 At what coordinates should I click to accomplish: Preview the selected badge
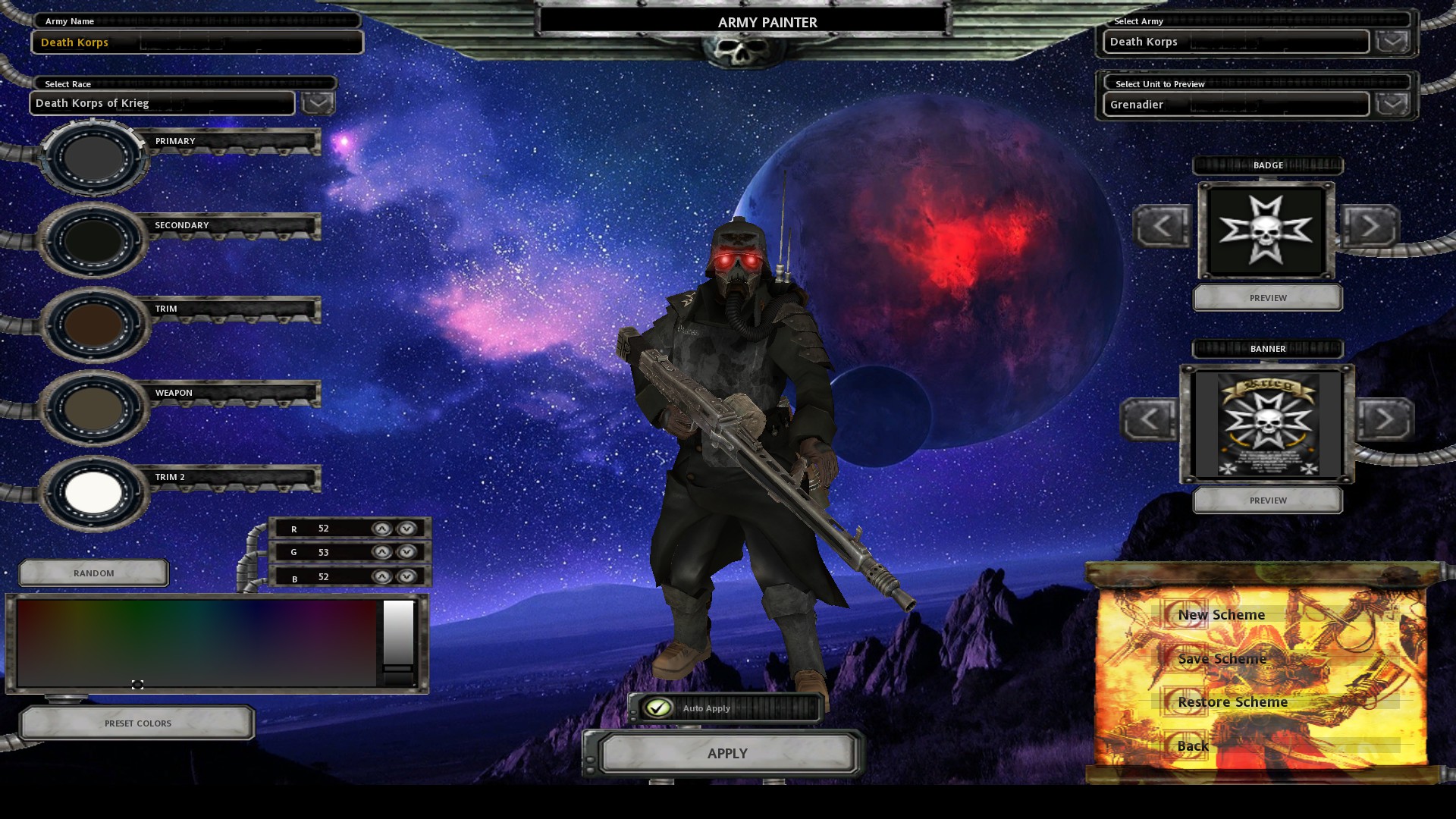[x=1268, y=298]
